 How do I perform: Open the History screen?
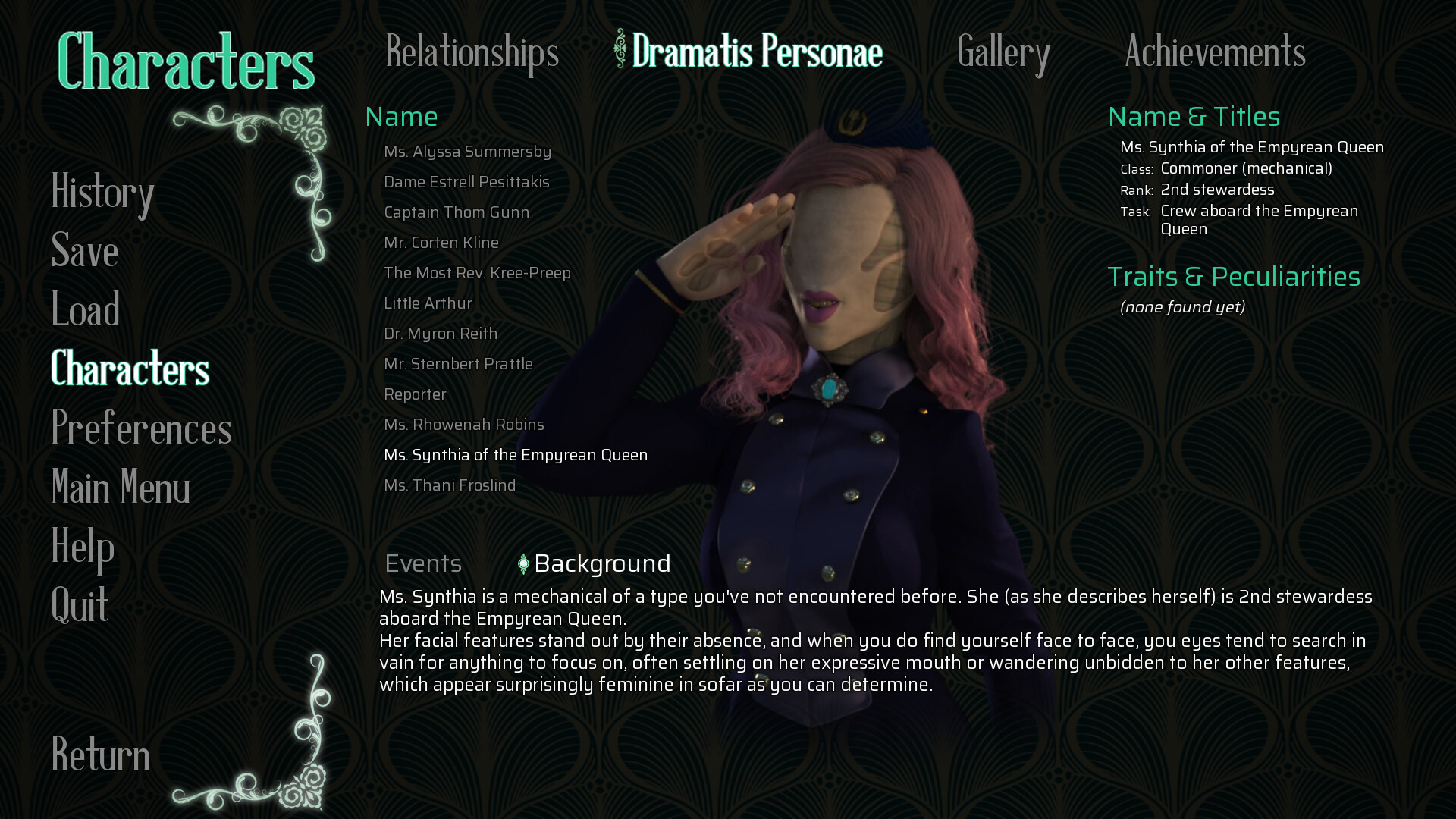pos(102,194)
